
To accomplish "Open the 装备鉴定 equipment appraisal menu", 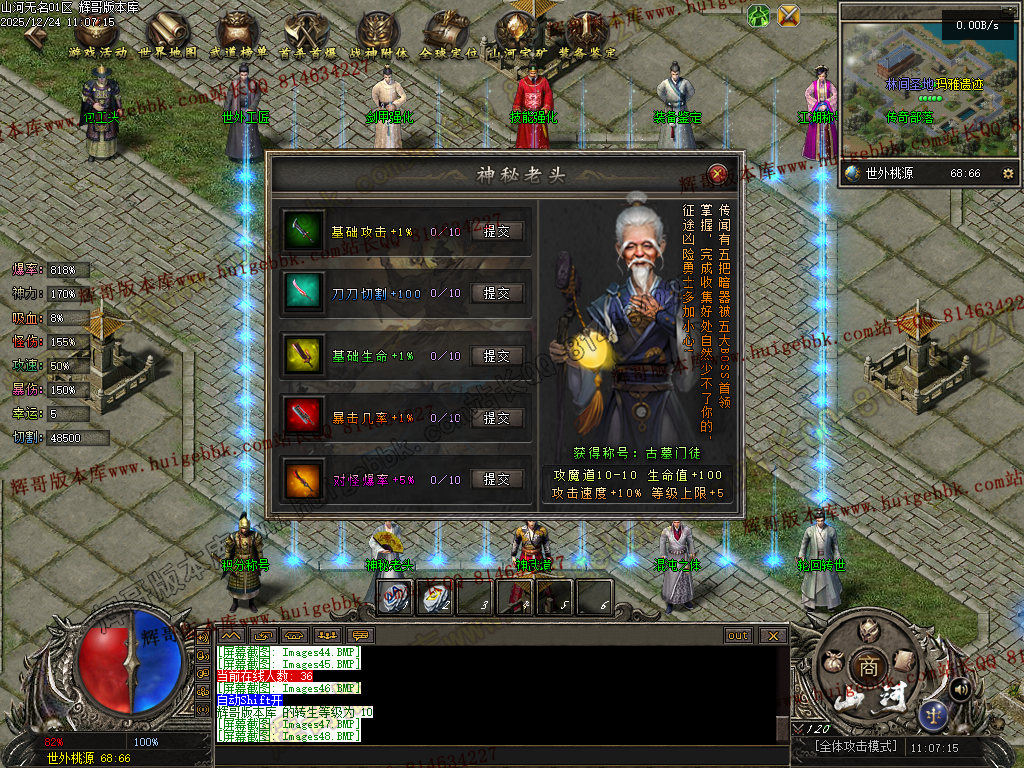I will click(x=587, y=35).
